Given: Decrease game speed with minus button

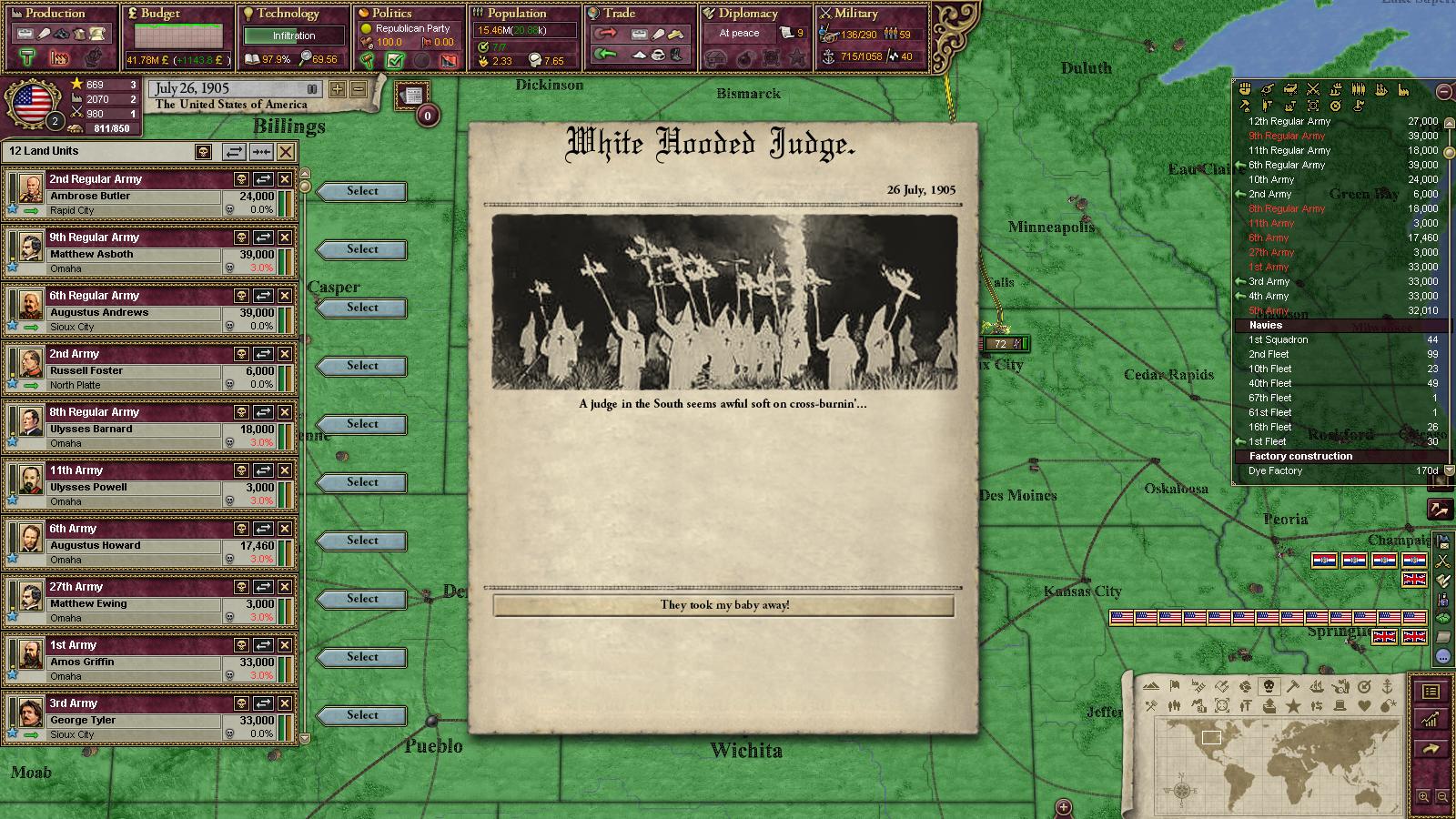Looking at the screenshot, I should pos(359,89).
